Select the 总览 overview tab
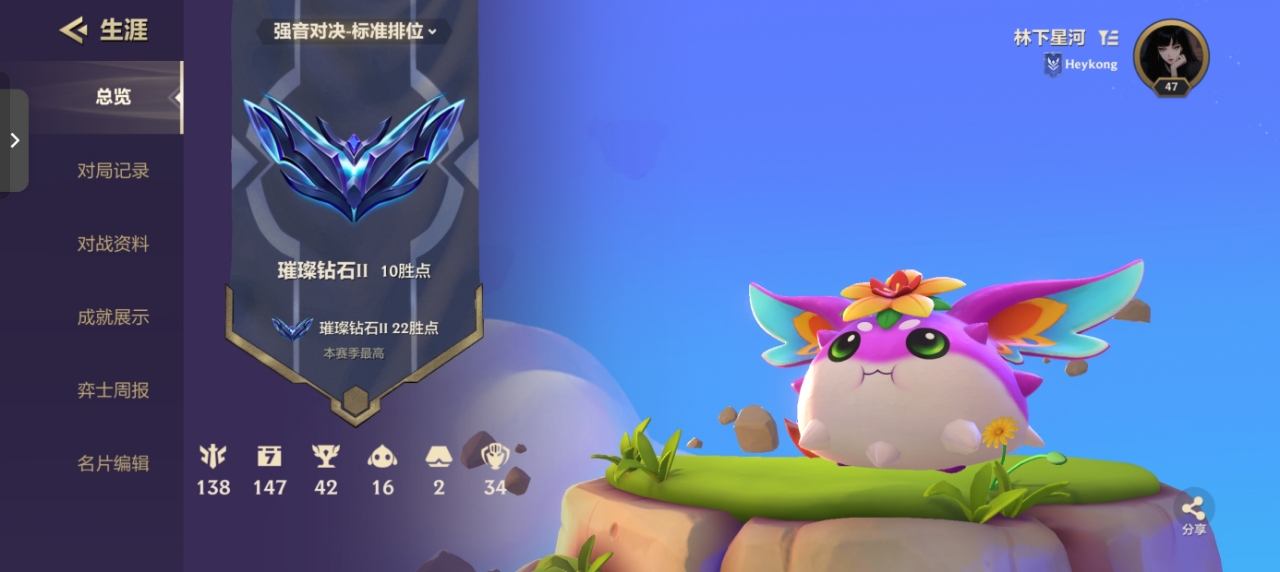 coord(113,97)
